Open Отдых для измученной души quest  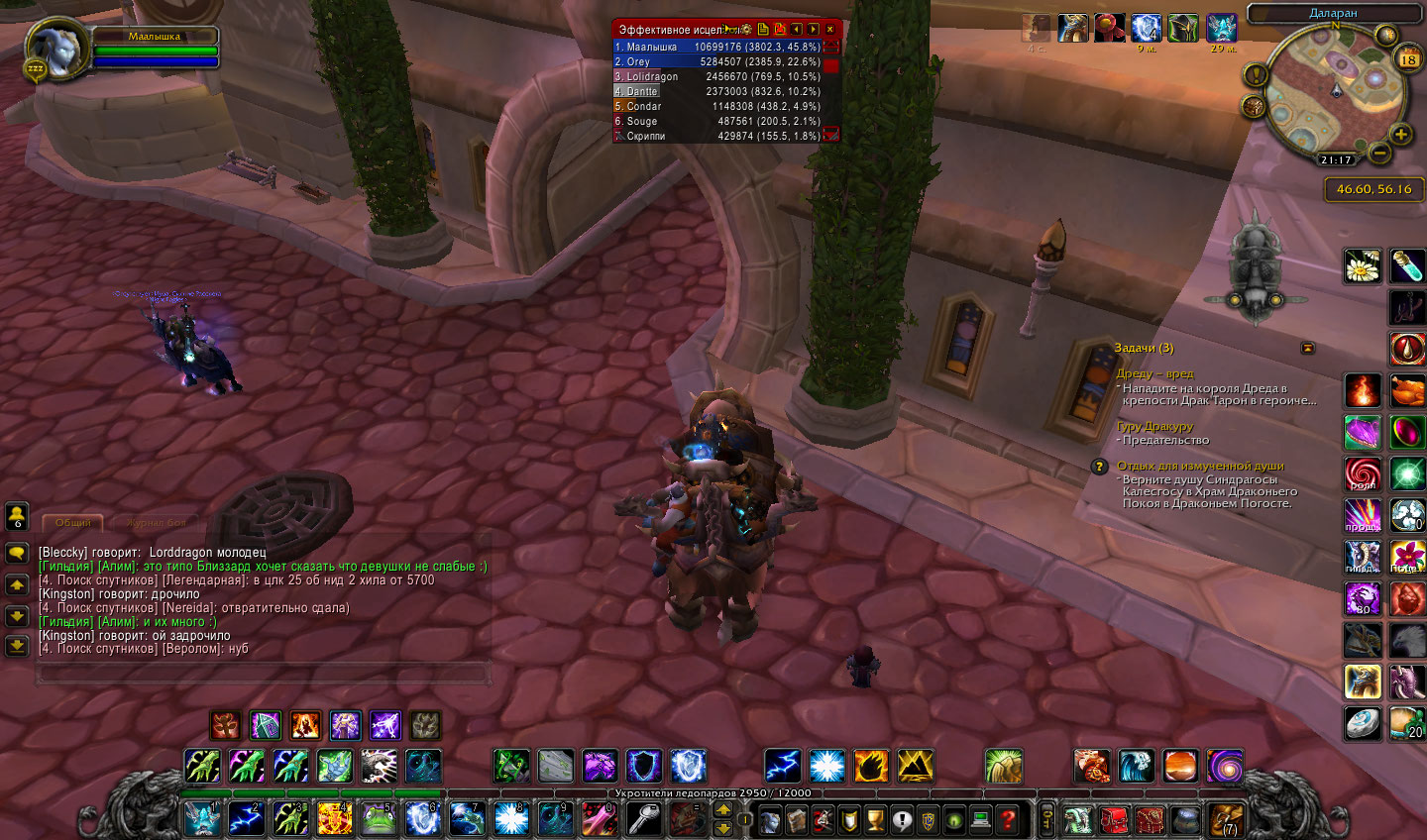point(1199,466)
